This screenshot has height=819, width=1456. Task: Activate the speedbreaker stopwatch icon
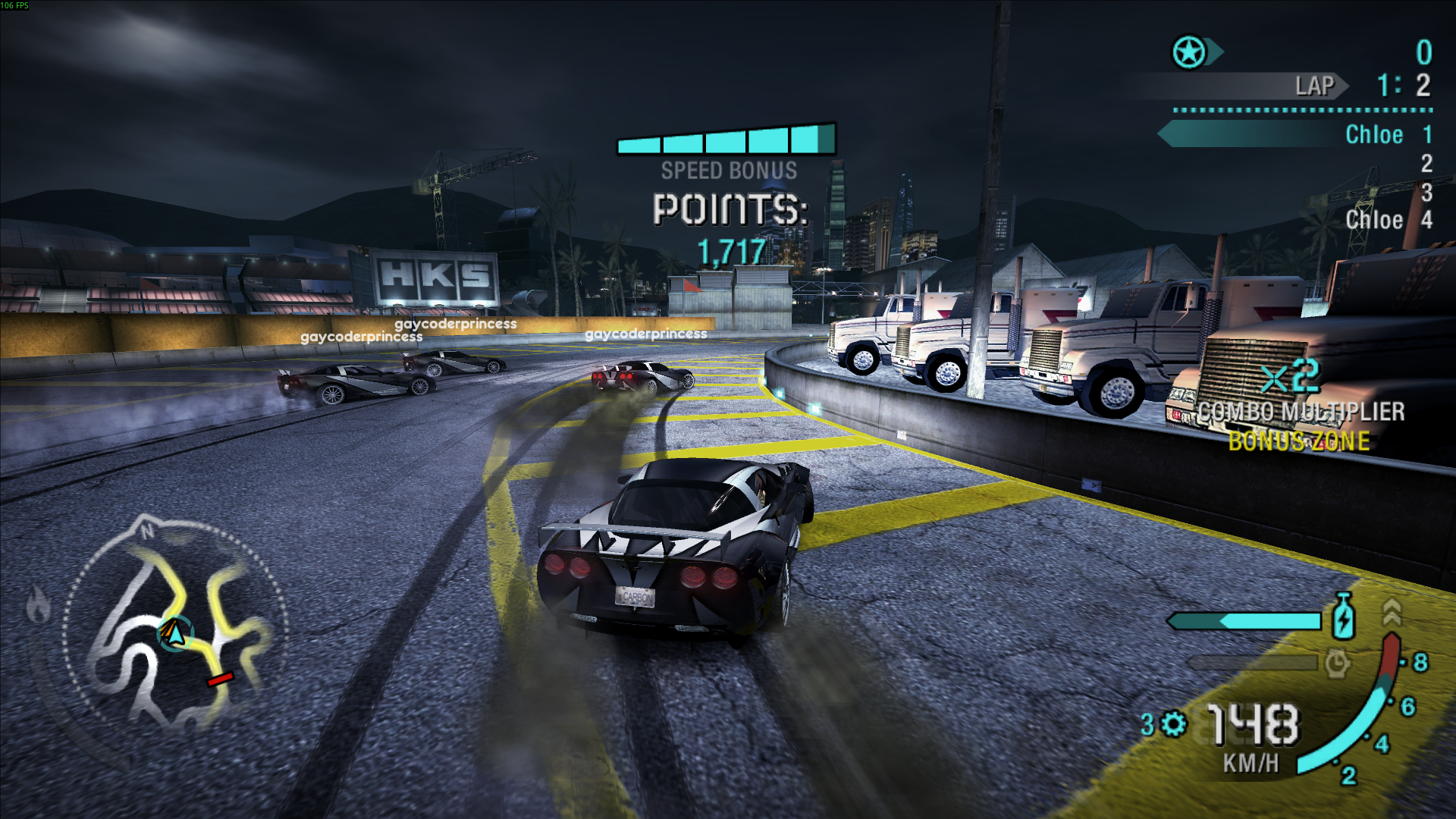(x=1337, y=664)
